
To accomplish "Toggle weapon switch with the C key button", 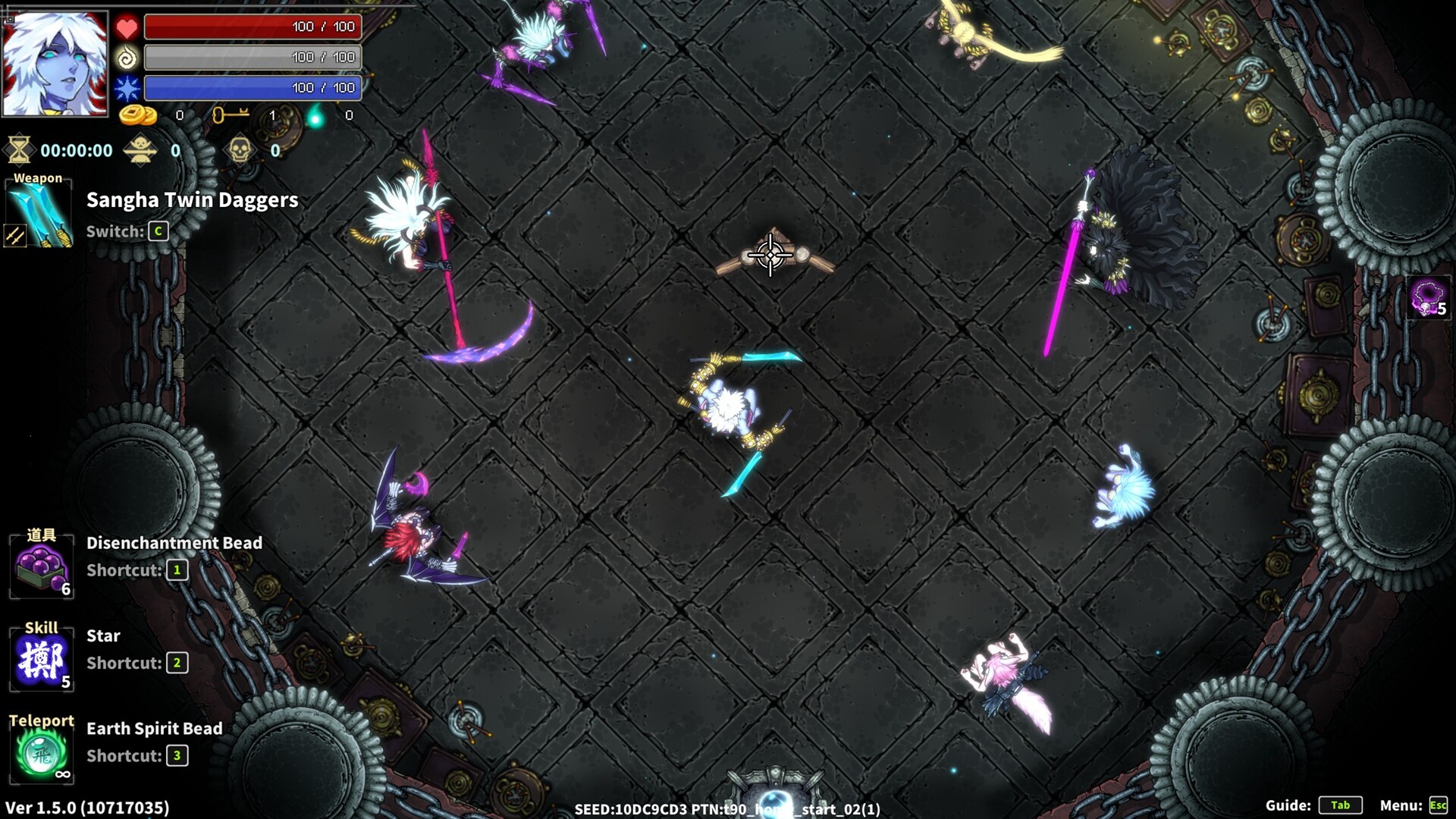I will (158, 232).
